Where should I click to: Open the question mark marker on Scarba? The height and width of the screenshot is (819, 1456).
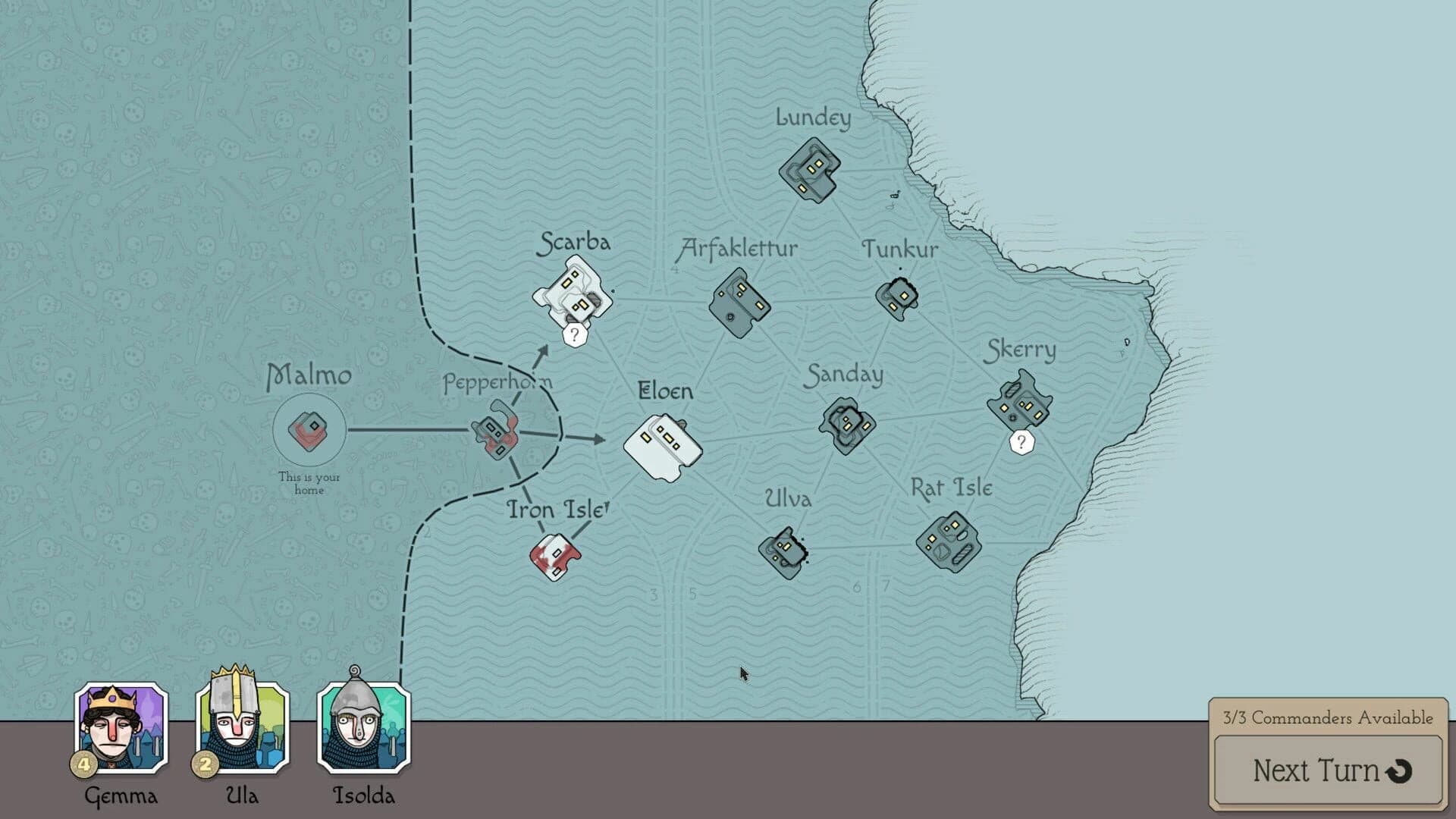click(x=574, y=334)
